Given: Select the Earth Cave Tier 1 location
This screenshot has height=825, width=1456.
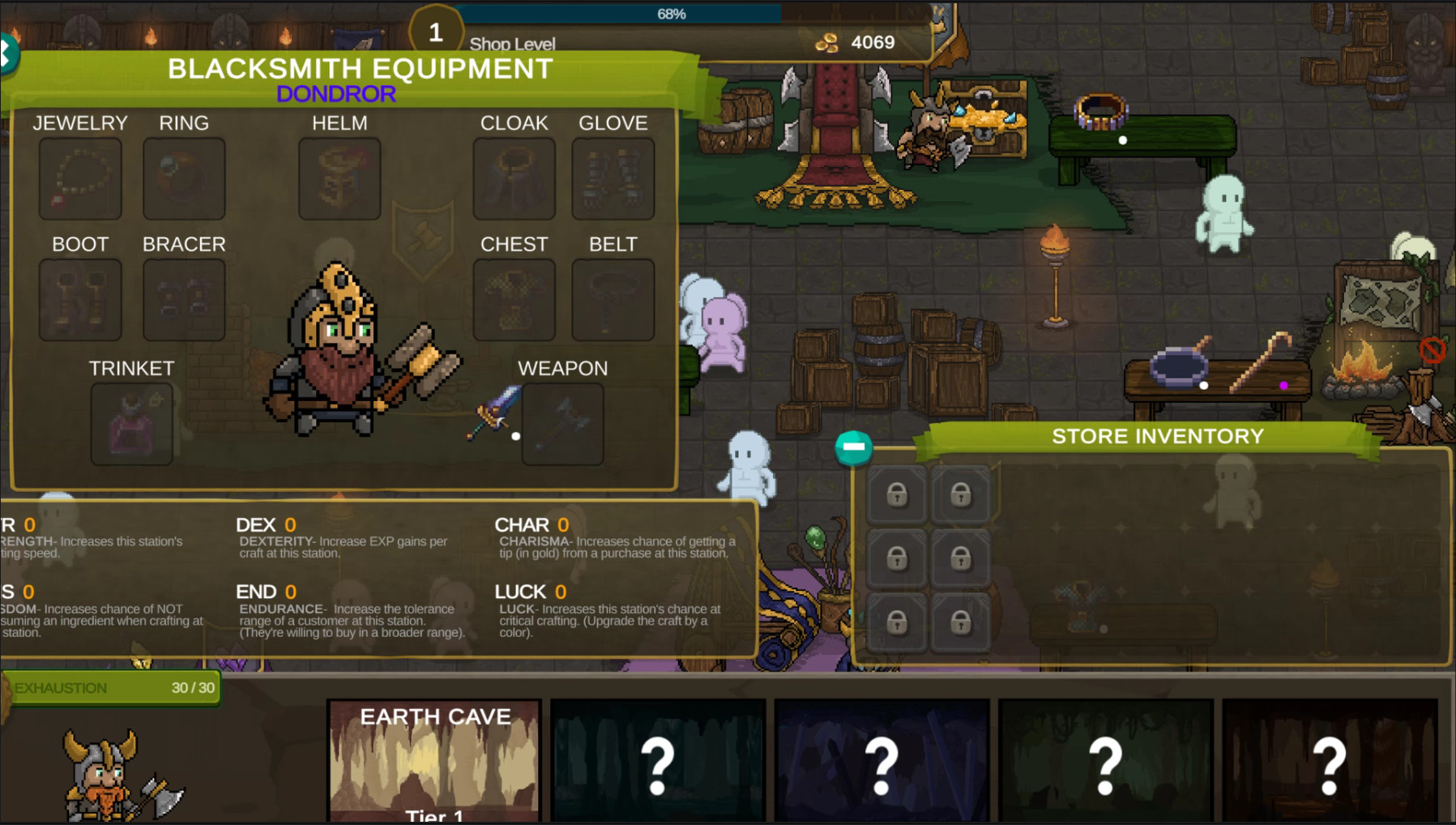Looking at the screenshot, I should click(434, 758).
